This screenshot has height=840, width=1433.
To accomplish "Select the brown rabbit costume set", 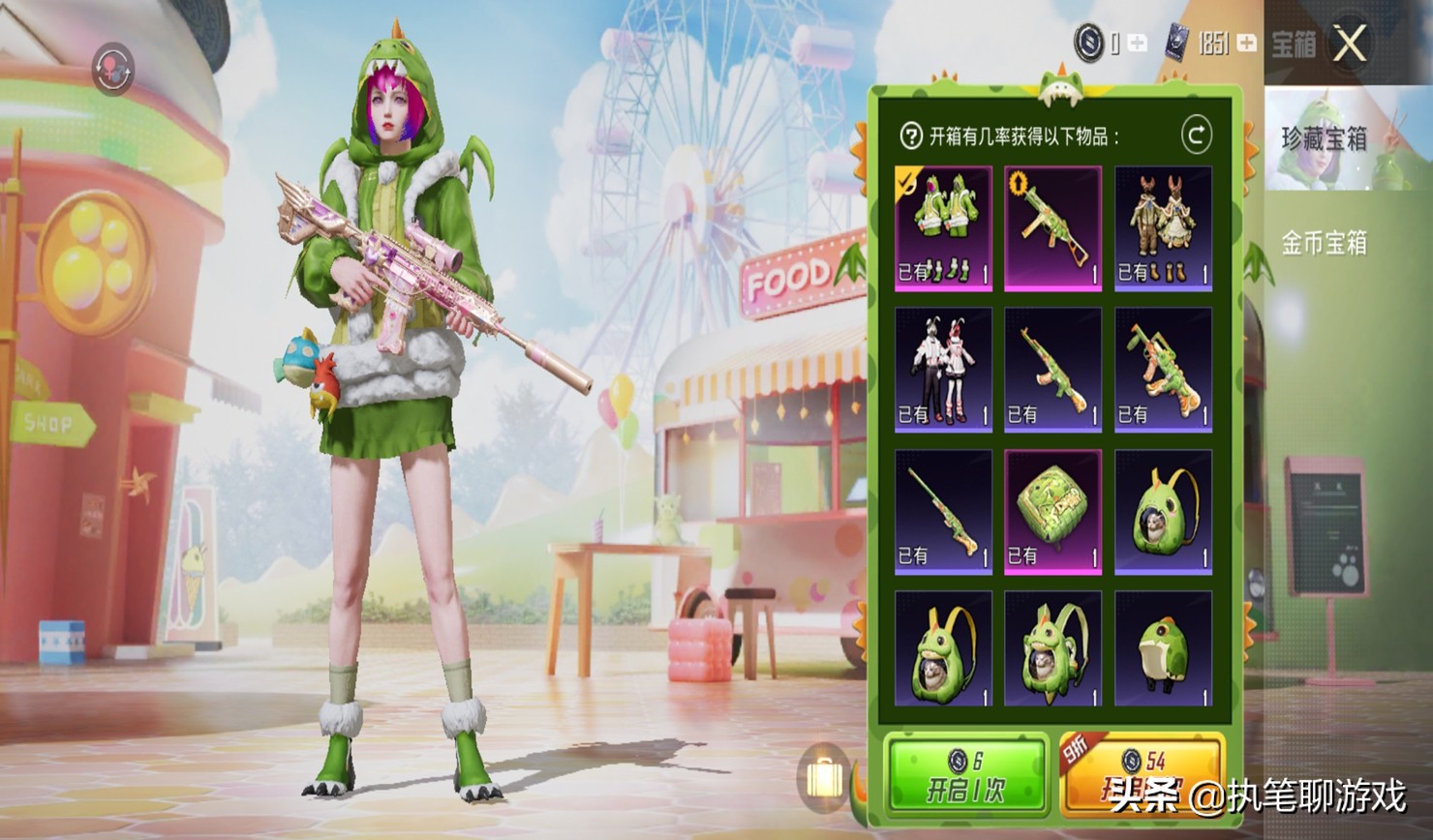I will point(1163,228).
